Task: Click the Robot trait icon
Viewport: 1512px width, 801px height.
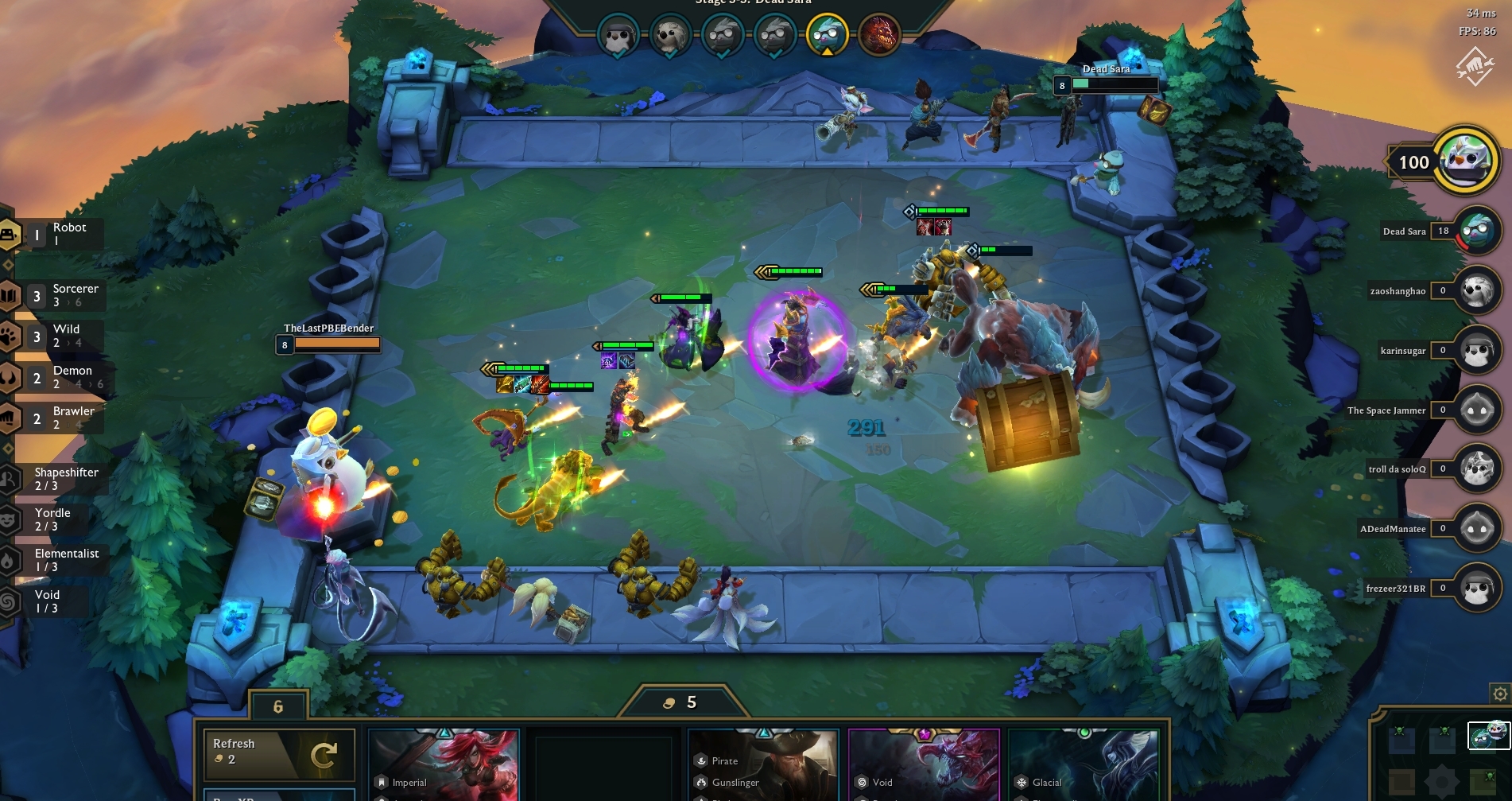Action: [10, 233]
